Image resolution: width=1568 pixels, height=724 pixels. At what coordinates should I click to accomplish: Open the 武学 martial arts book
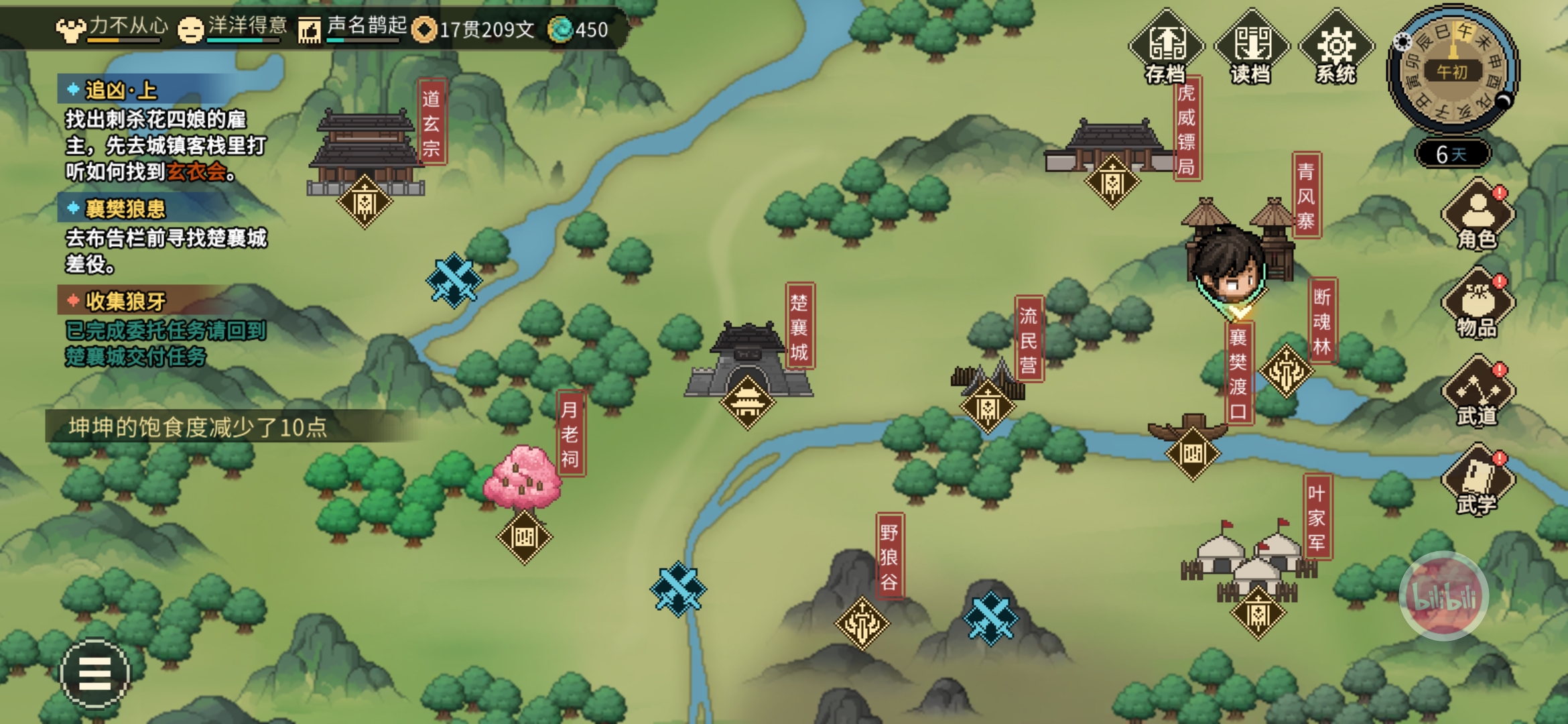[x=1478, y=481]
